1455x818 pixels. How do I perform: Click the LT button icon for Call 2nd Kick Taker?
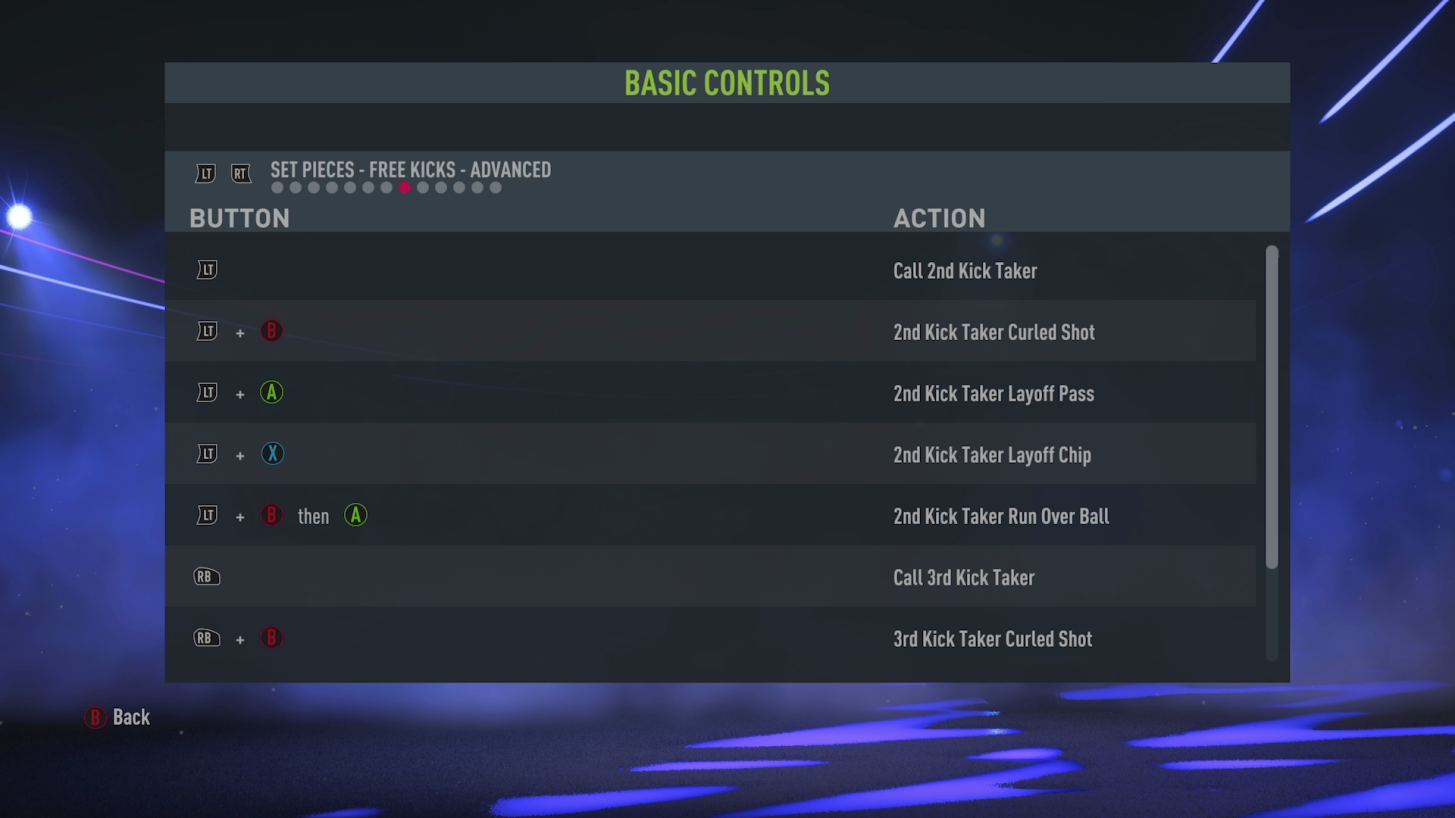[x=206, y=269]
